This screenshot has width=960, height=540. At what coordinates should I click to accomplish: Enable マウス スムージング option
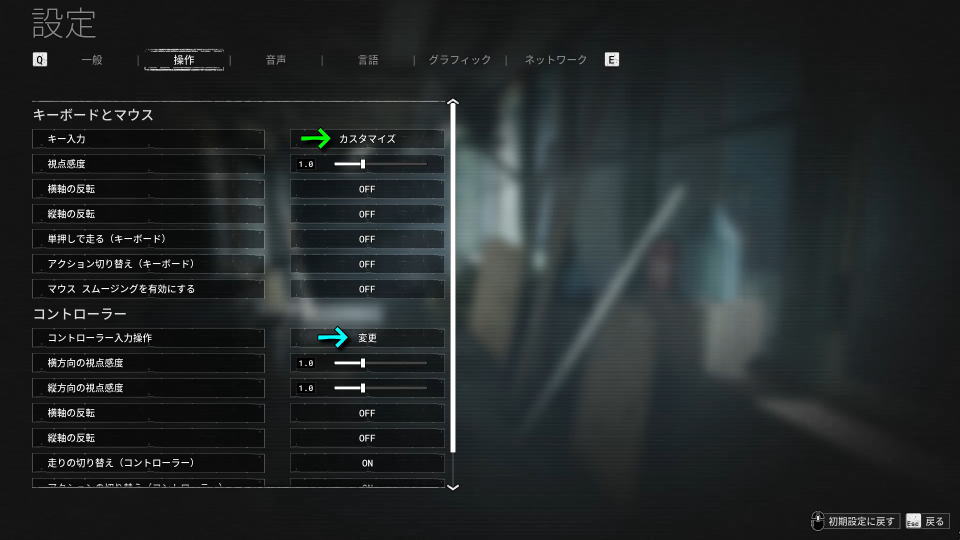click(367, 289)
